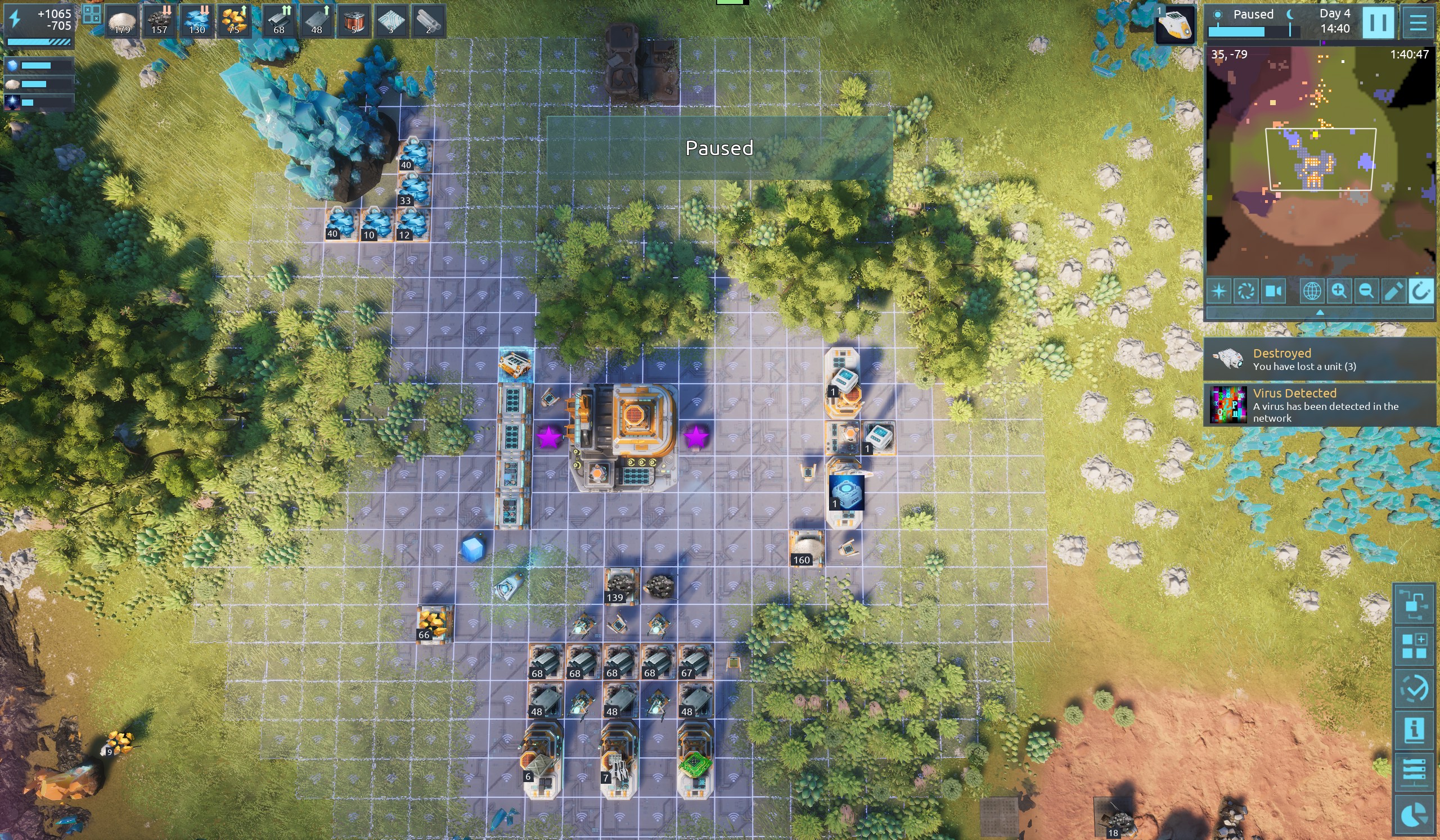This screenshot has width=1440, height=840.
Task: Activate the pencil draw tool on minimap
Action: coord(1393,291)
